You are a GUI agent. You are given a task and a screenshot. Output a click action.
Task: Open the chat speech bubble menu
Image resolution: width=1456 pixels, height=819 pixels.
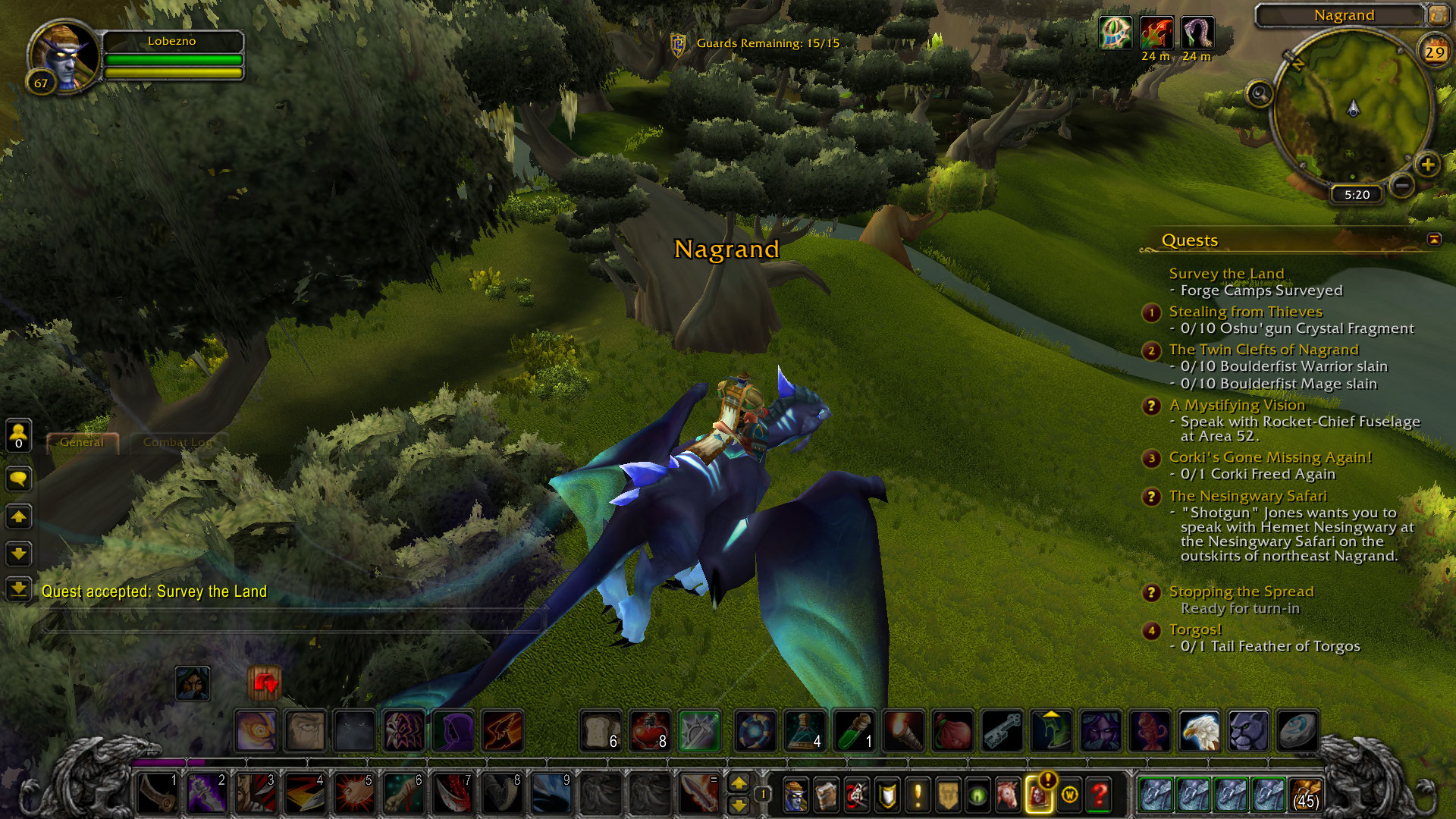pos(18,479)
